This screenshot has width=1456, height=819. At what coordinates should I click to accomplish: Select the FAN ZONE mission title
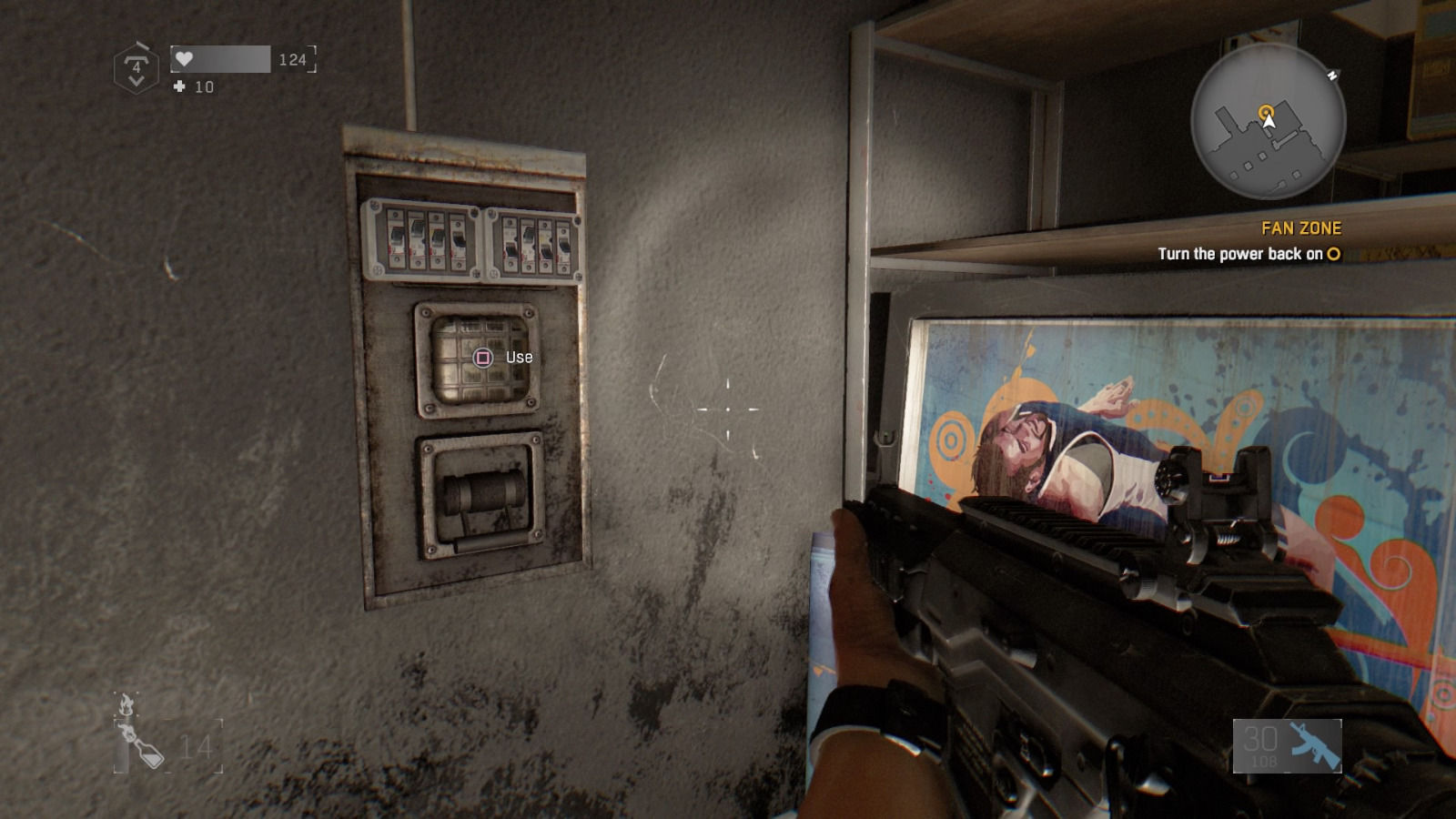[1303, 228]
